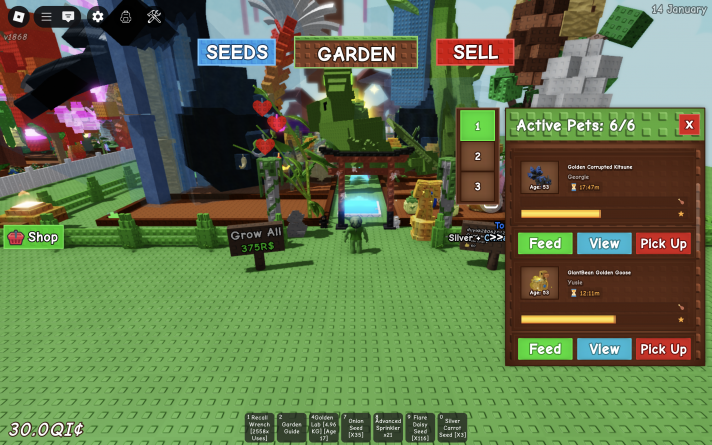This screenshot has width=712, height=445.
Task: View the Golden Corrupted Kitsune pet
Action: click(x=604, y=244)
